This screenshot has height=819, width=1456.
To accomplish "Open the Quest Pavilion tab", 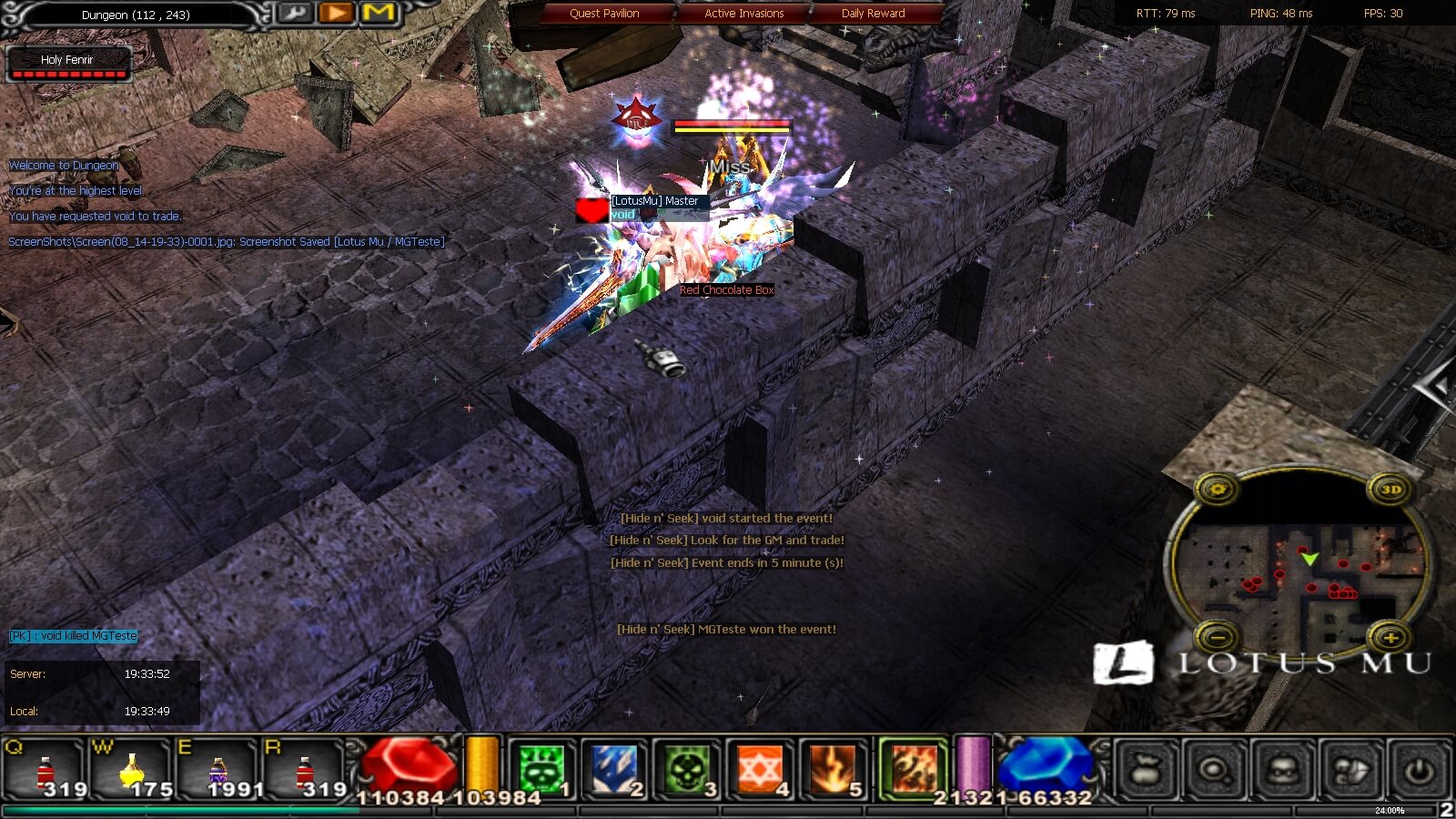I will point(604,14).
